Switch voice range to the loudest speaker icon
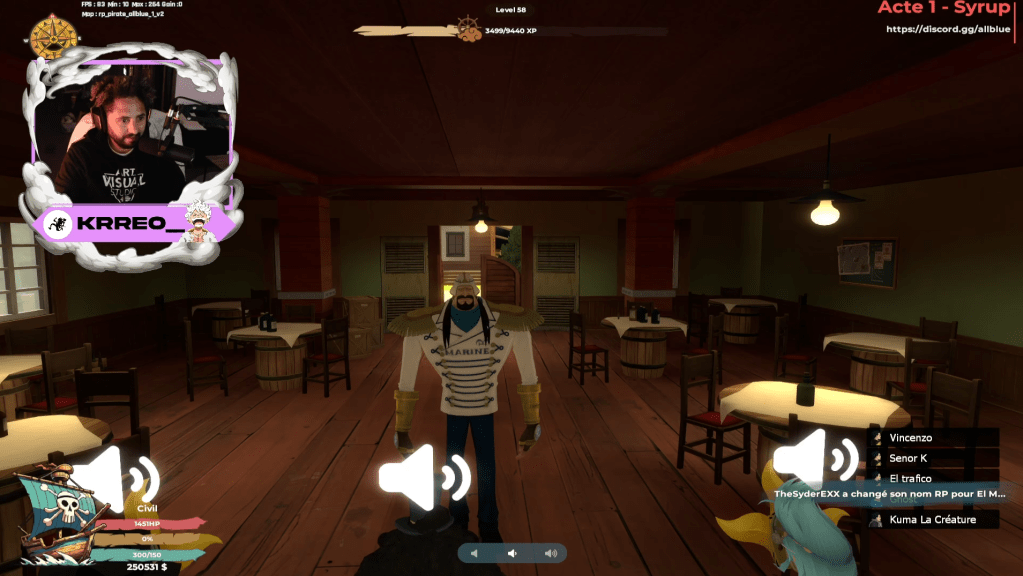 click(x=550, y=553)
